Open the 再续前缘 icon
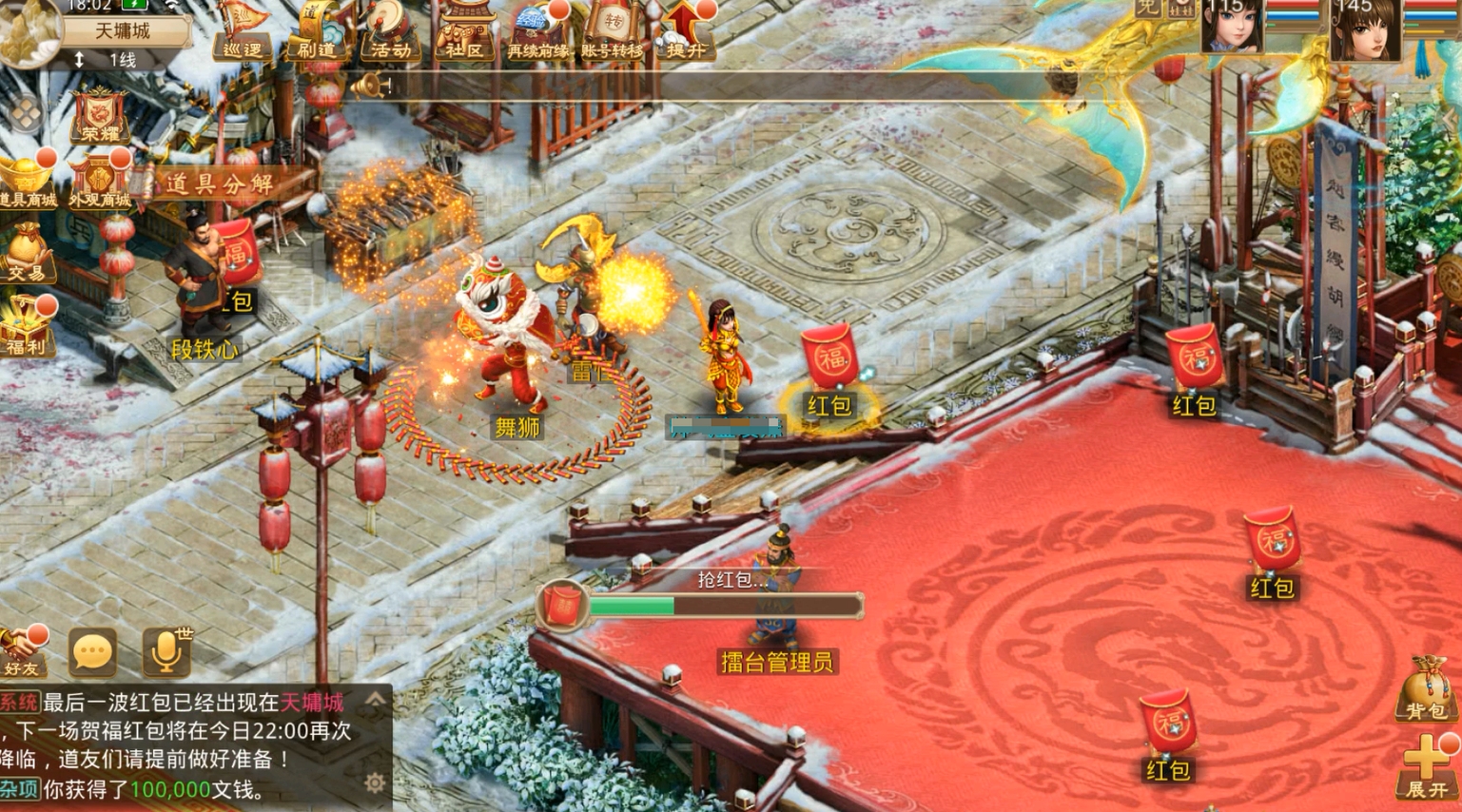Screen dimensions: 1462x812 tap(538, 32)
